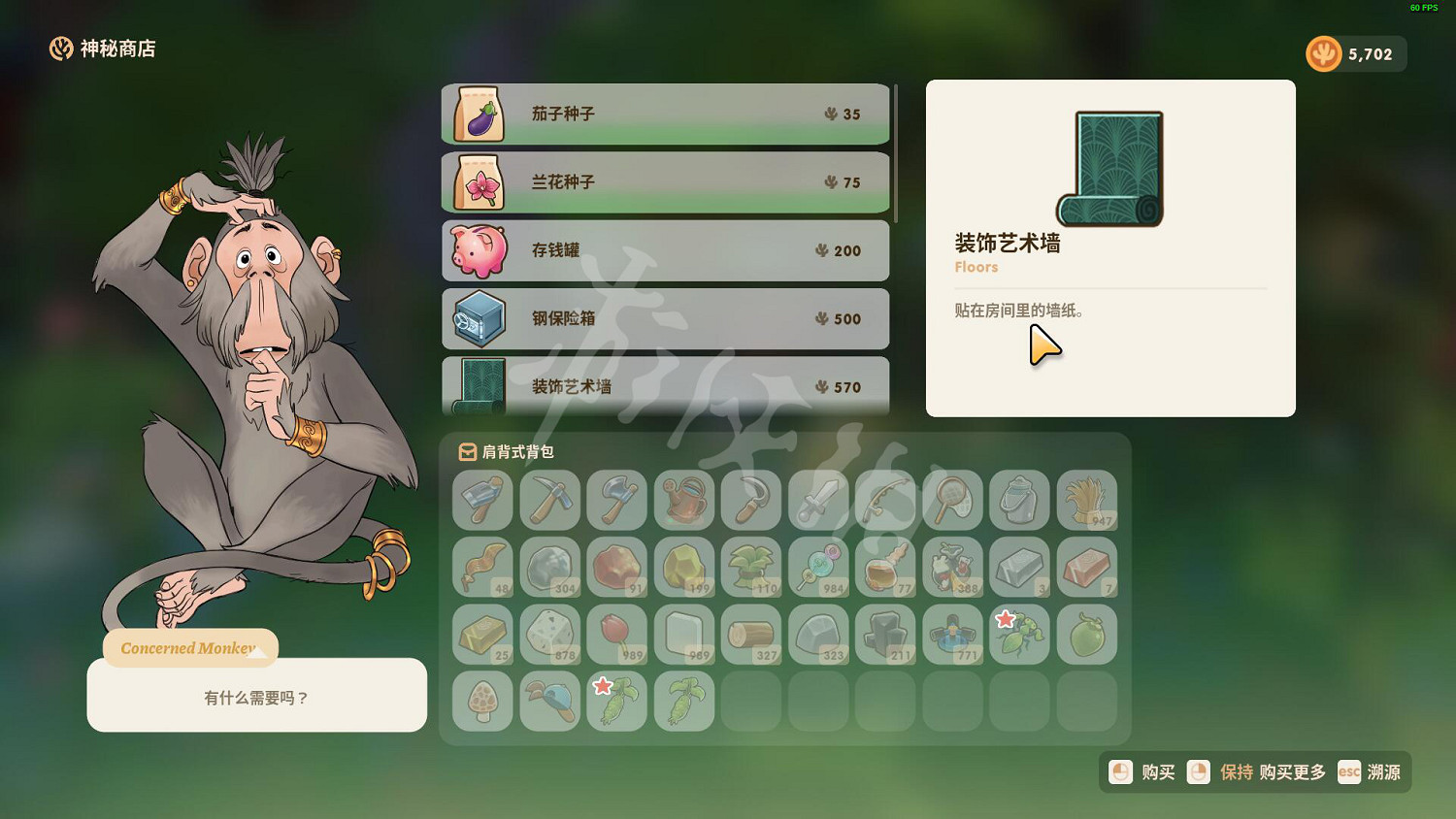The width and height of the screenshot is (1456, 819).
Task: Collapse the Concerned Monkey name tag arrow
Action: (x=257, y=654)
